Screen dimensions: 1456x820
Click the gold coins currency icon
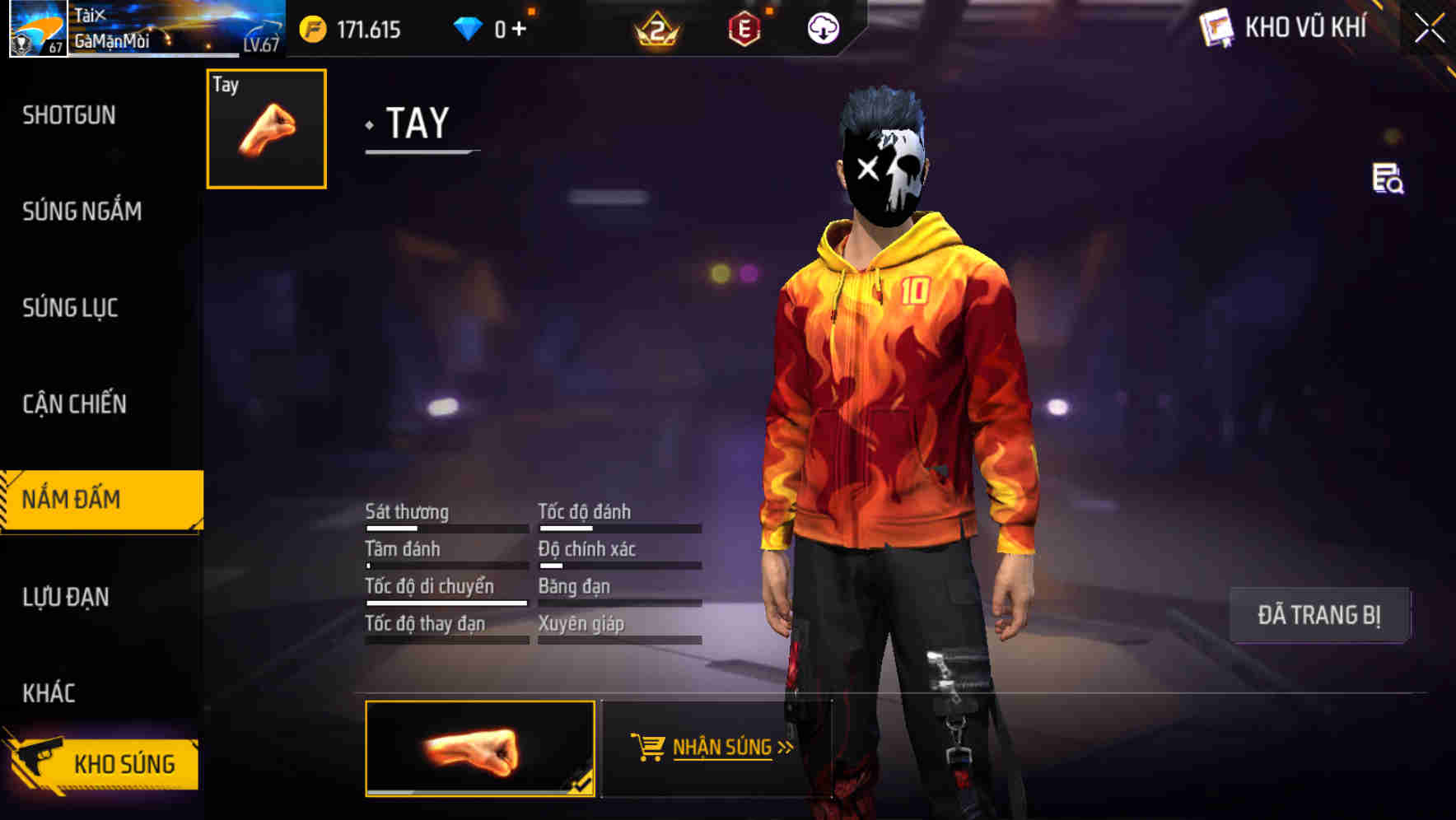tap(311, 30)
